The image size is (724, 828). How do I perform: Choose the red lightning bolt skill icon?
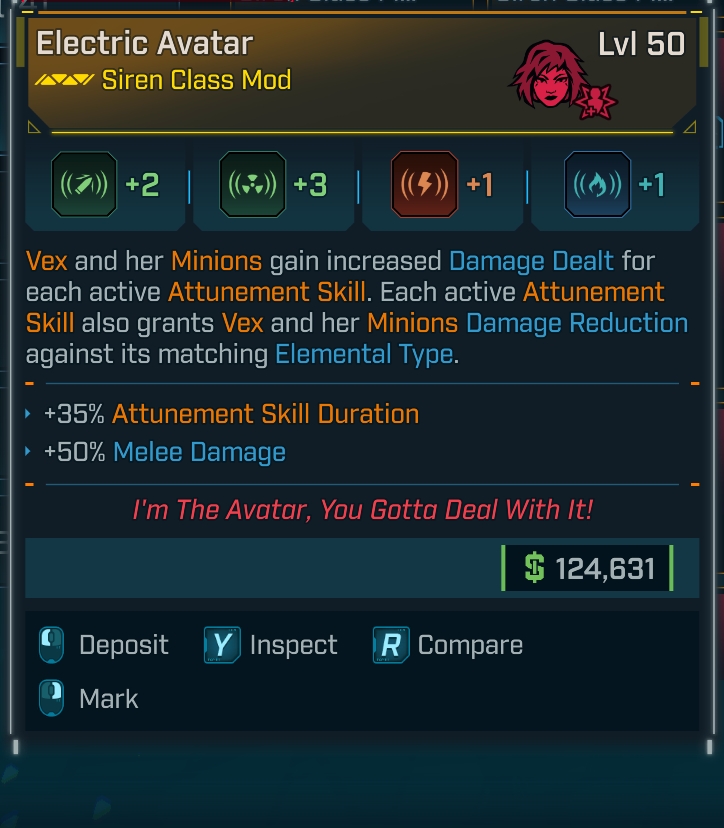click(426, 186)
